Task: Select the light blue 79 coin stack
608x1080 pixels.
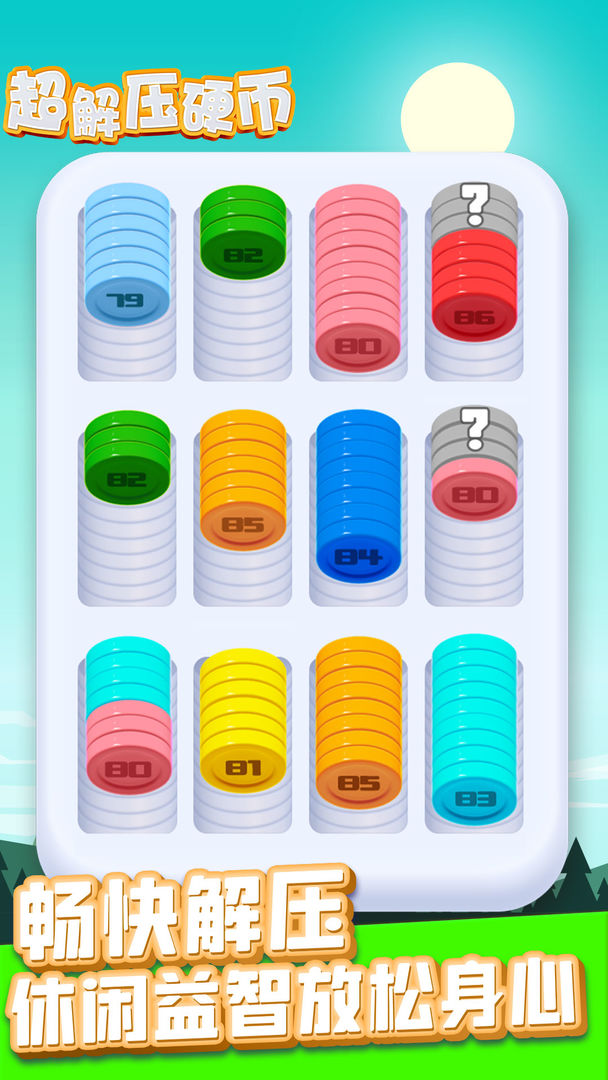Action: (126, 260)
